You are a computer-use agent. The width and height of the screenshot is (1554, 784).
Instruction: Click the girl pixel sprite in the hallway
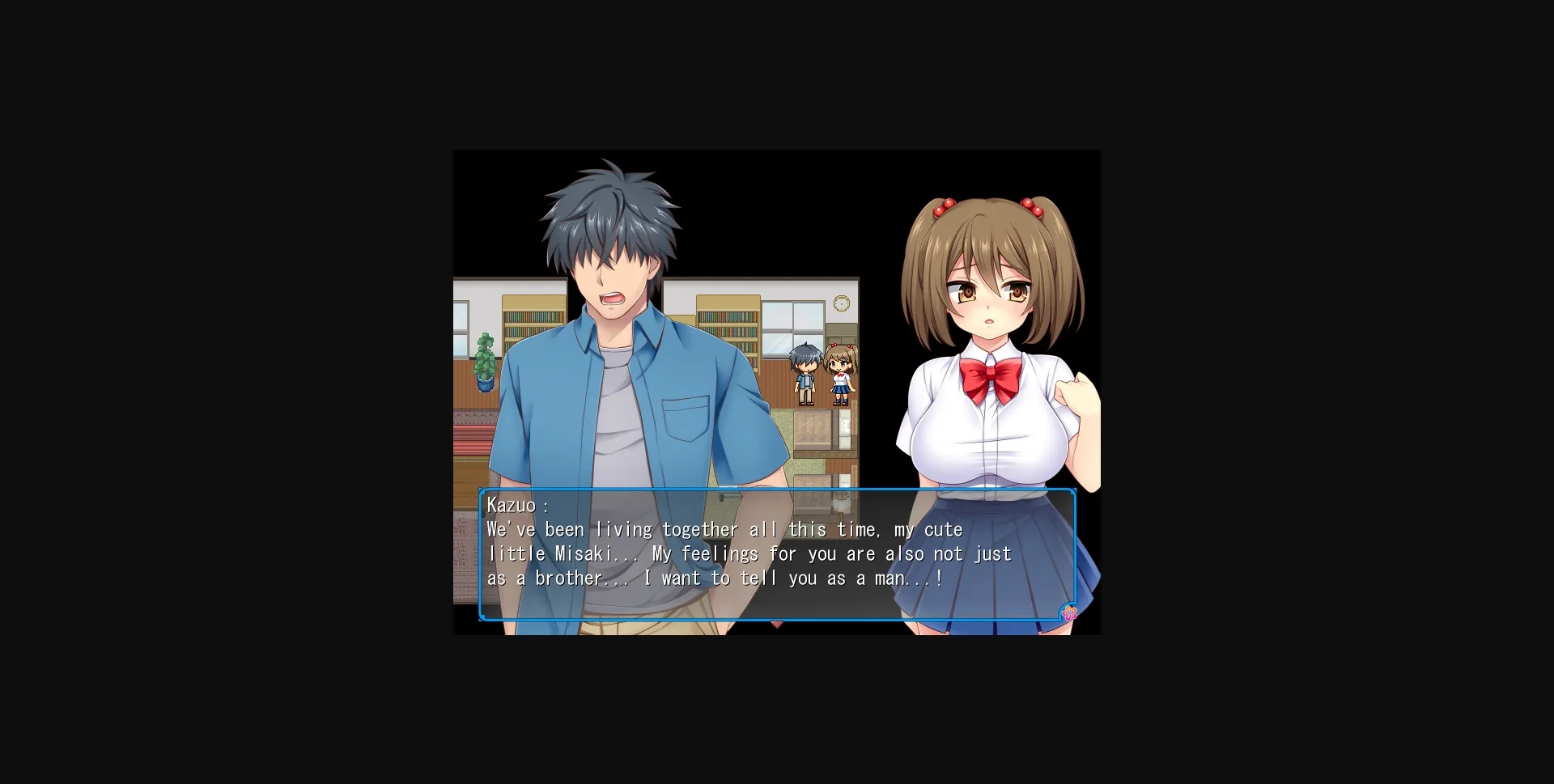coord(840,376)
